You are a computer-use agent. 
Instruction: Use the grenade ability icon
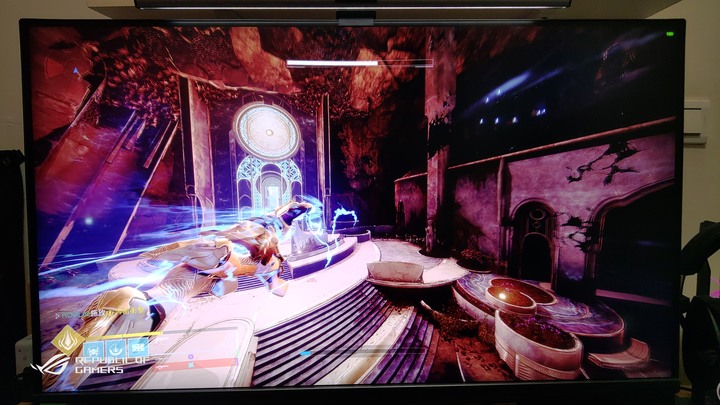pyautogui.click(x=93, y=349)
